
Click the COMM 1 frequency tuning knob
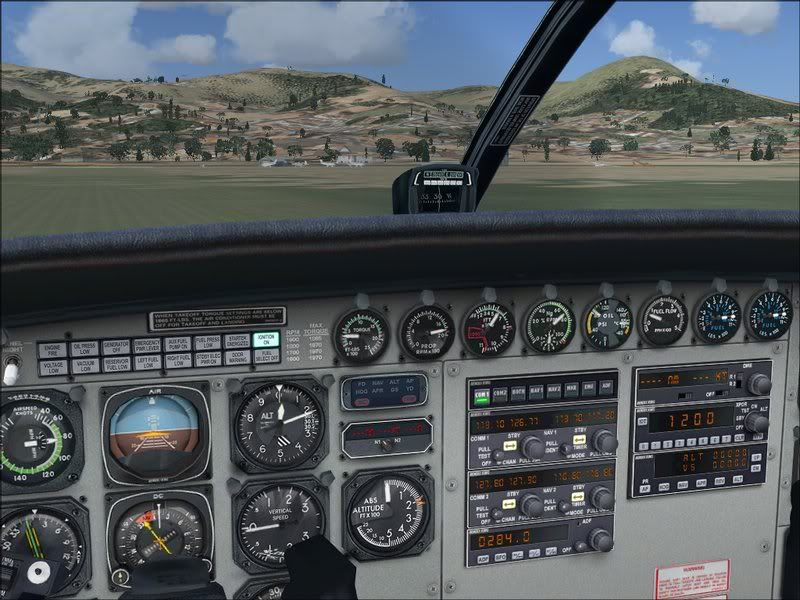coord(532,447)
